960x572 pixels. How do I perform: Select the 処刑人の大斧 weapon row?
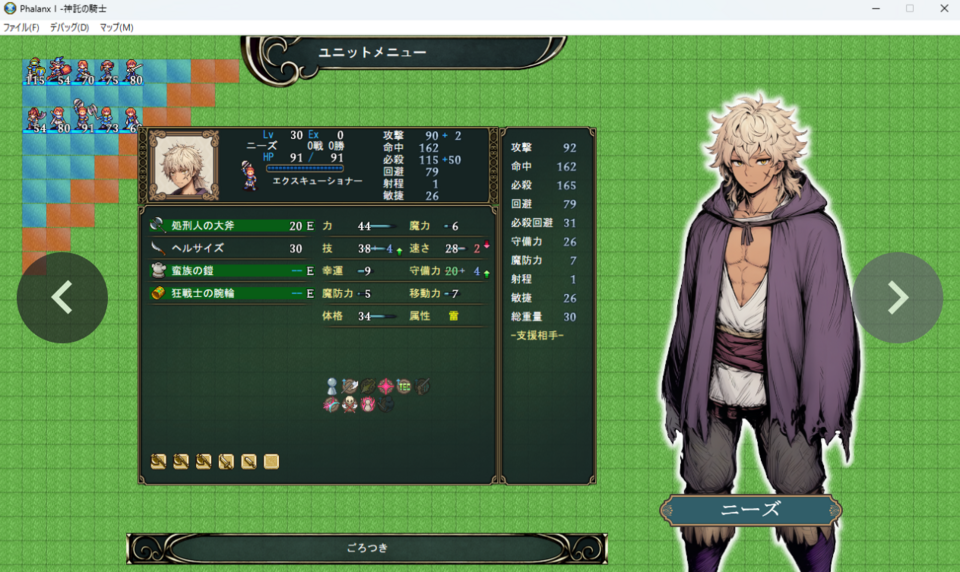[x=232, y=226]
